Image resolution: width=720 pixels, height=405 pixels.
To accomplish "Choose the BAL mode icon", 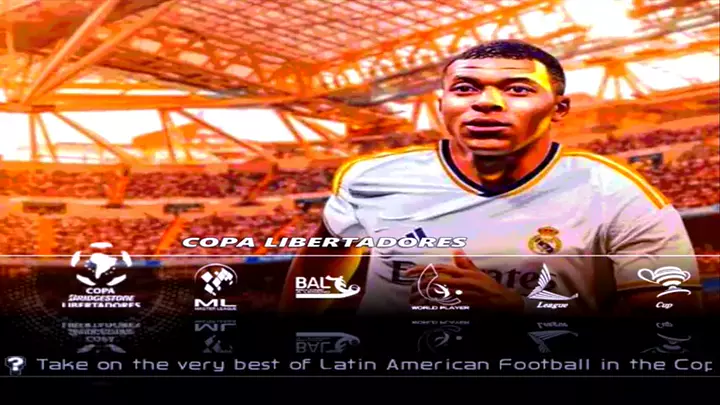I will coord(327,286).
